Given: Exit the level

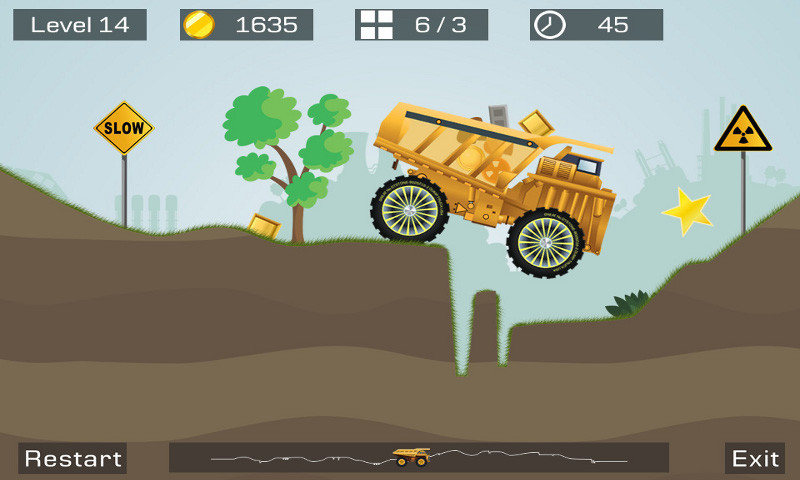Looking at the screenshot, I should pyautogui.click(x=755, y=458).
